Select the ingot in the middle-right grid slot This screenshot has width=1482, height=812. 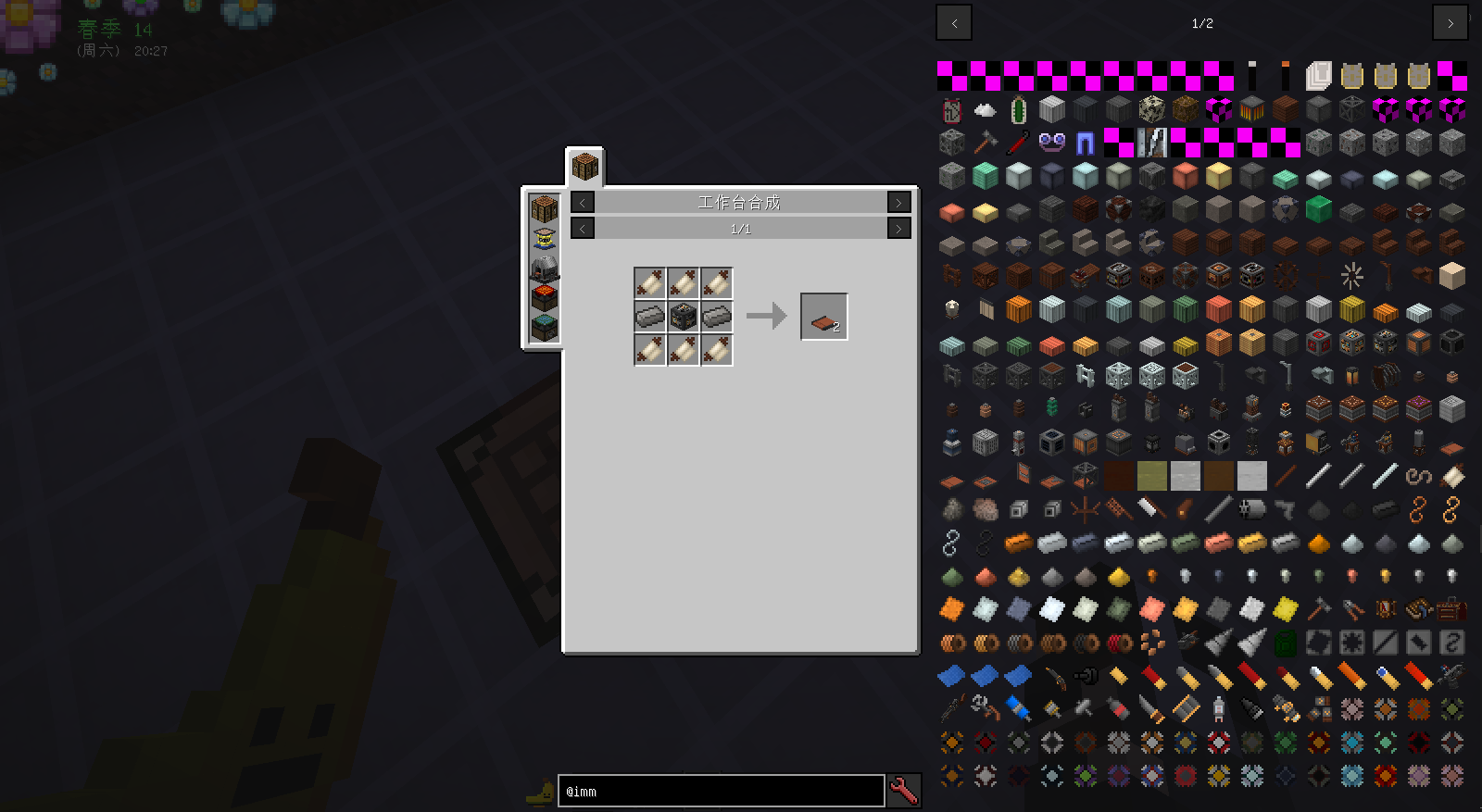tap(717, 317)
